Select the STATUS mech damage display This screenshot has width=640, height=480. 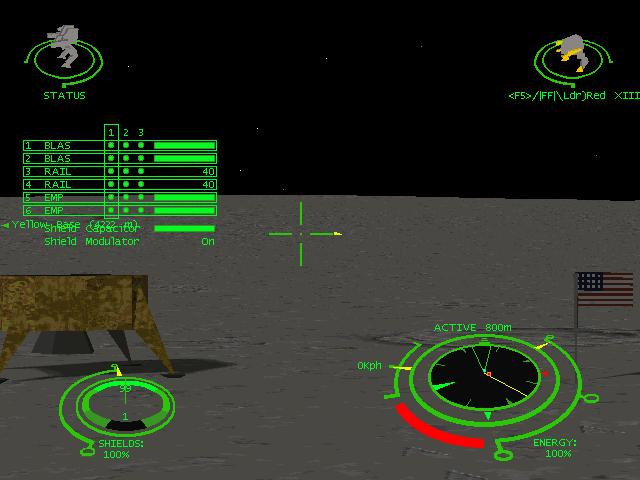click(66, 55)
